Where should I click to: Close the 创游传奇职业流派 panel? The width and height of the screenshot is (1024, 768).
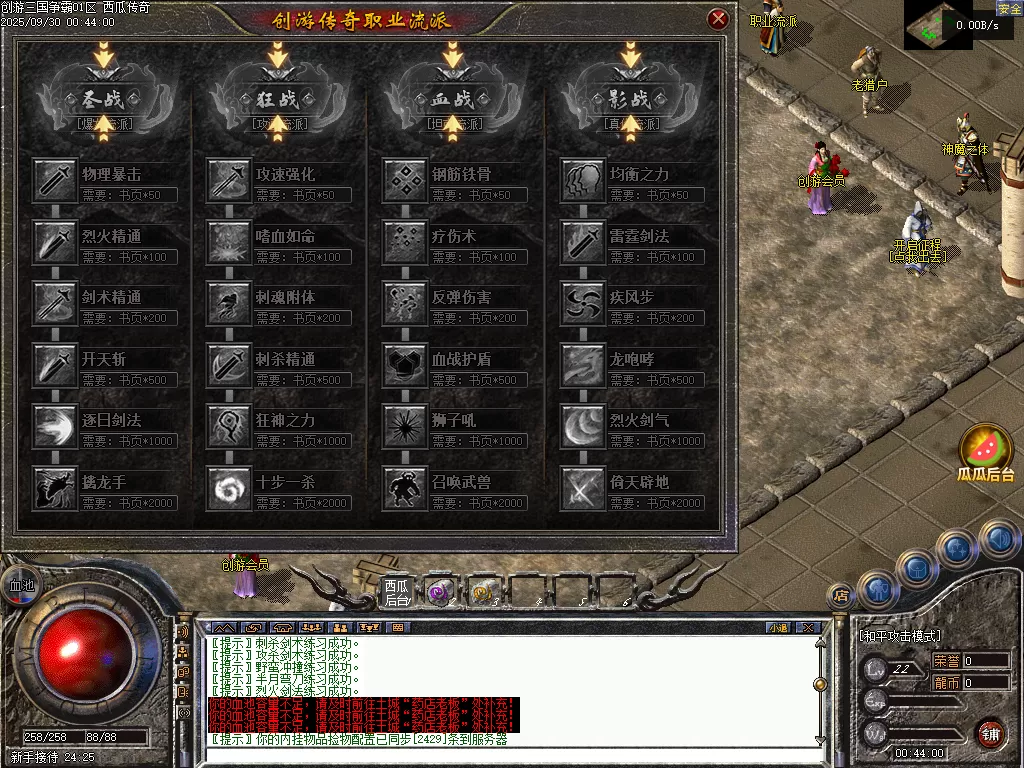pyautogui.click(x=718, y=19)
